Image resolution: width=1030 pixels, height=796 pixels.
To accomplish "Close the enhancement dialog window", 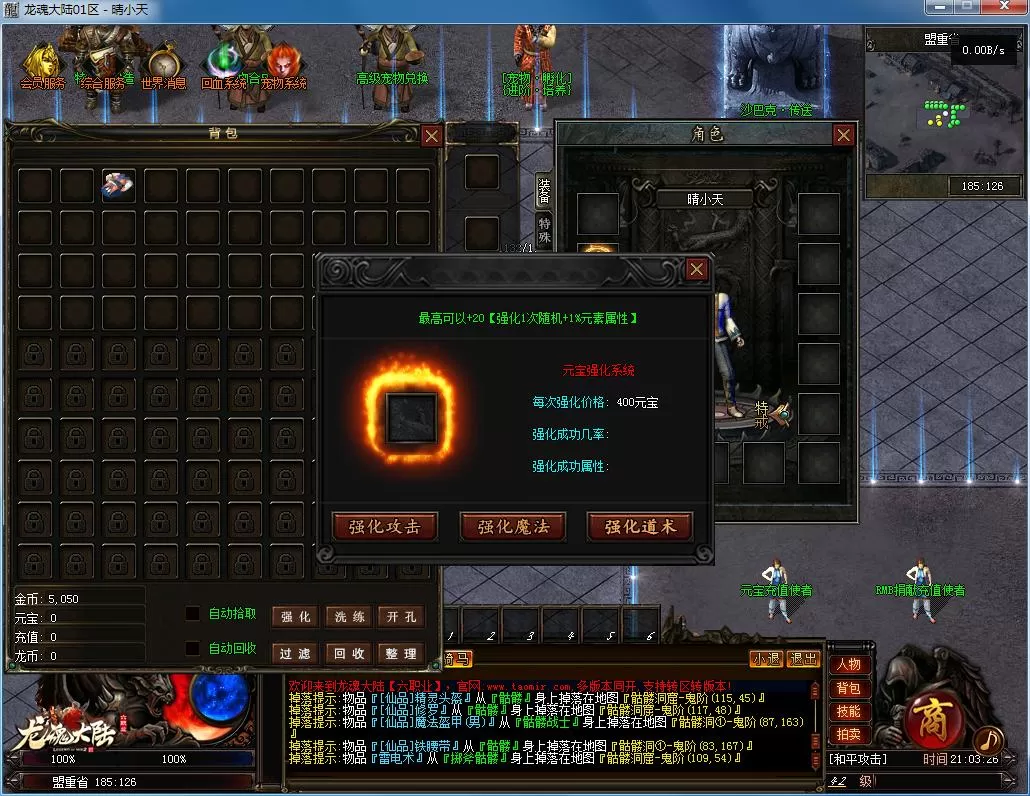I will [x=697, y=269].
